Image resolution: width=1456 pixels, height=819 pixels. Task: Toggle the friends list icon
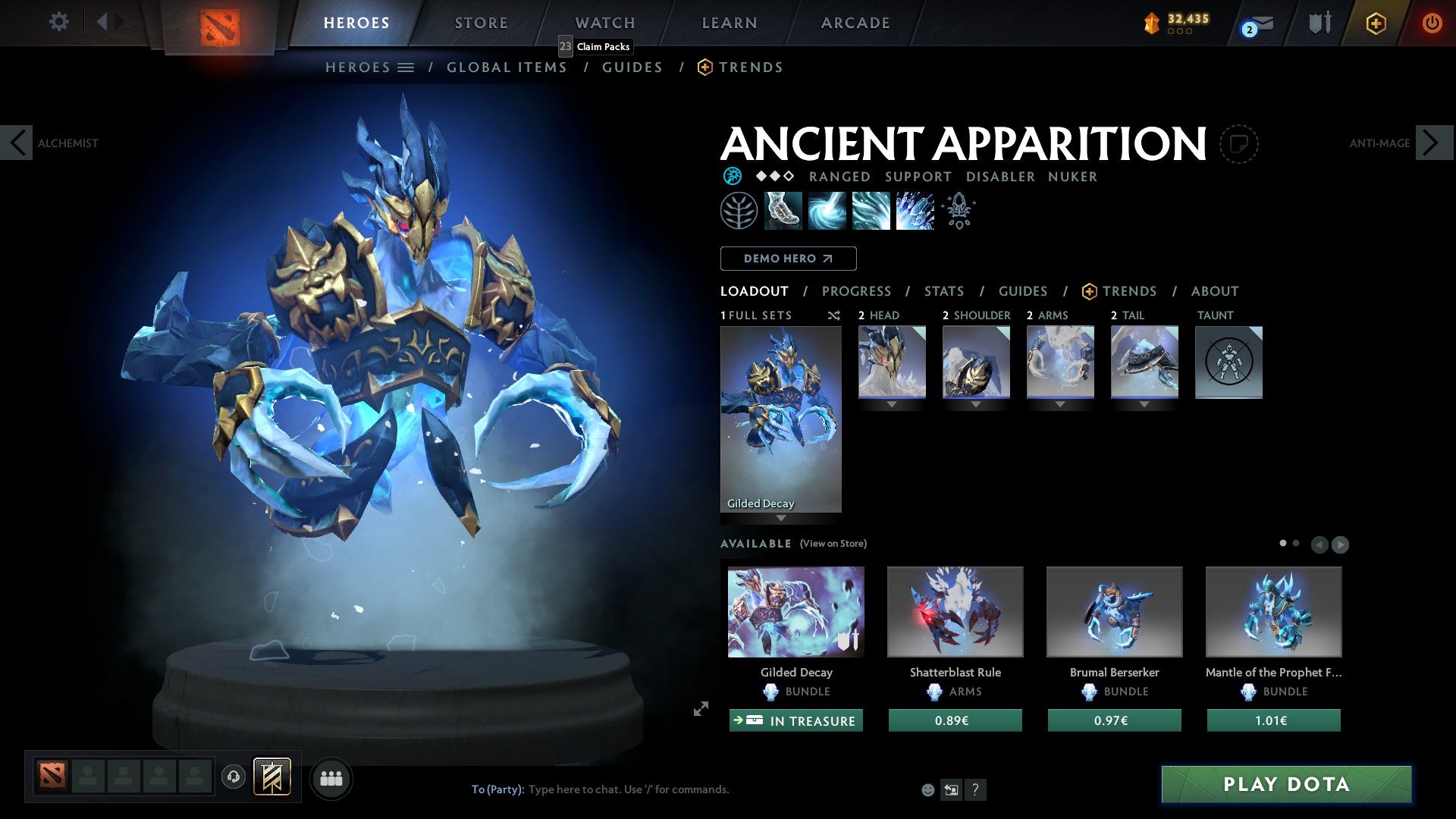331,777
